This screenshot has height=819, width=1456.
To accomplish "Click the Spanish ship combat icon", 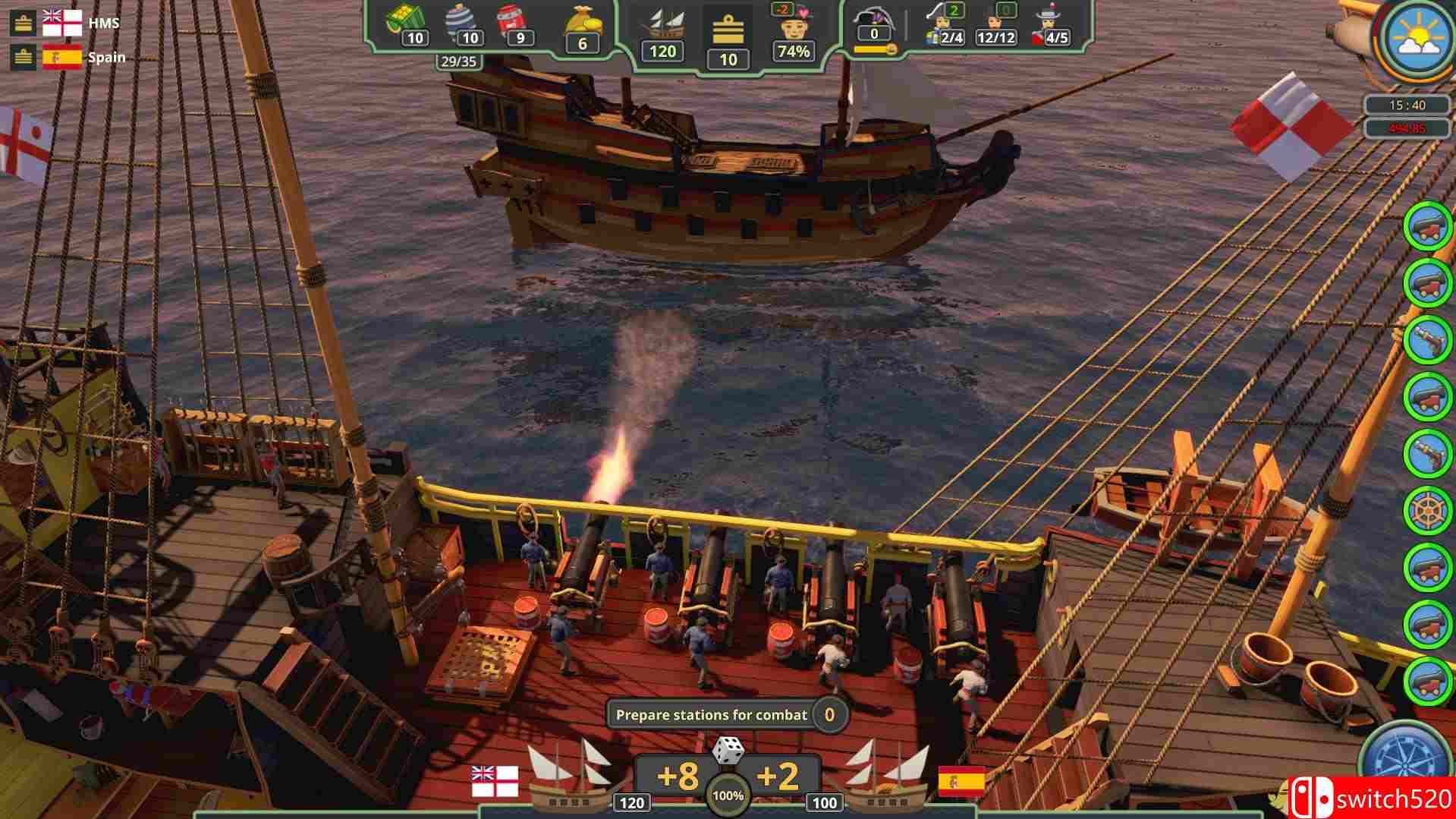I will click(888, 774).
